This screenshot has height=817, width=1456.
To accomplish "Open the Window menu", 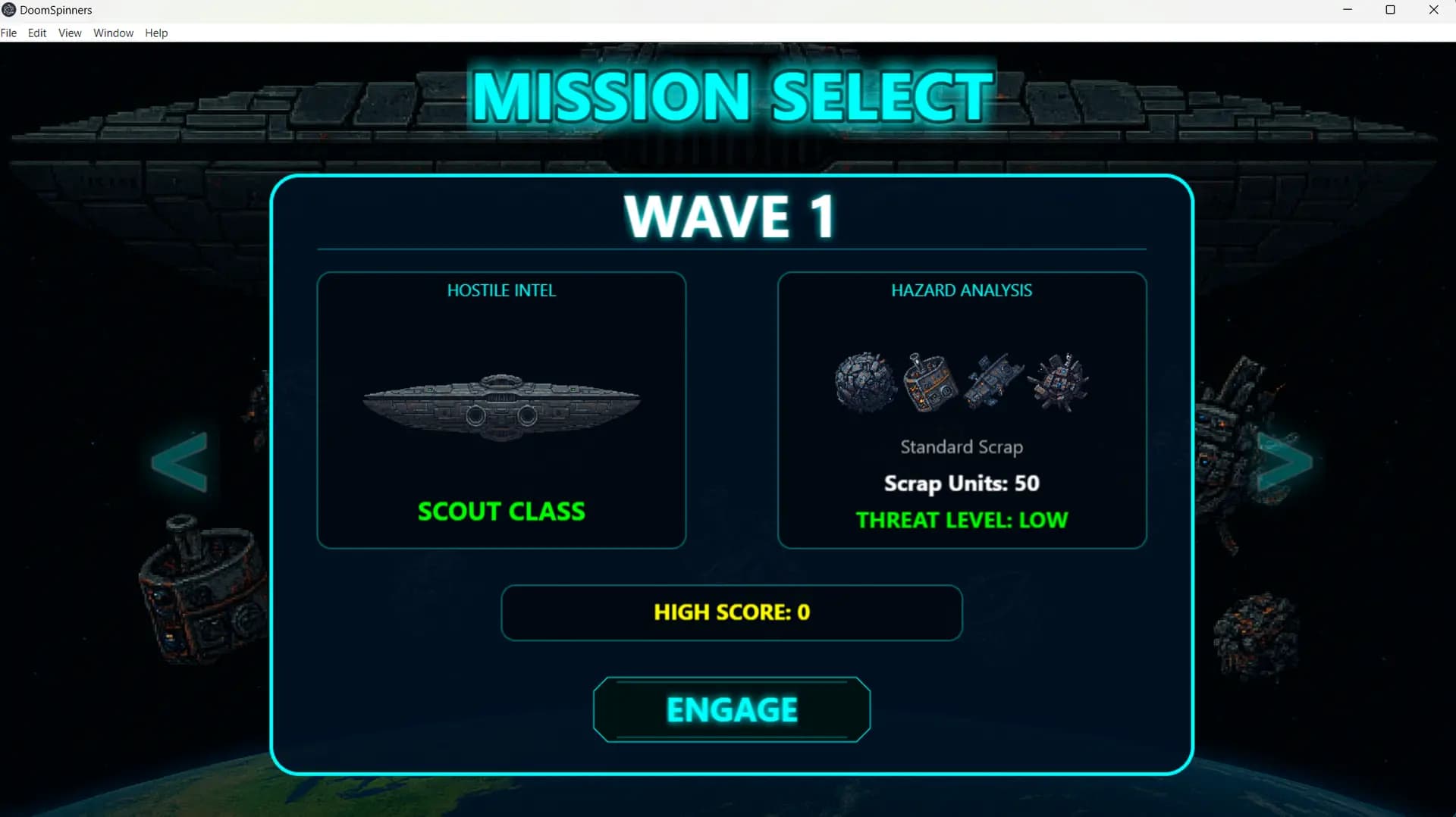I will pyautogui.click(x=113, y=33).
